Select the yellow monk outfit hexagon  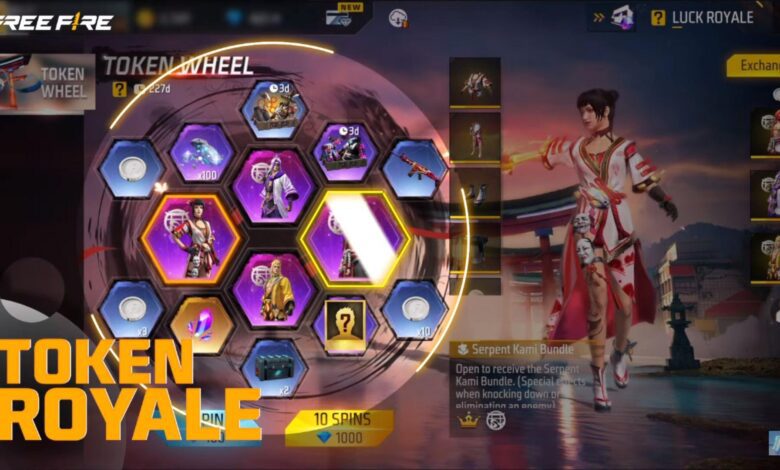point(273,290)
